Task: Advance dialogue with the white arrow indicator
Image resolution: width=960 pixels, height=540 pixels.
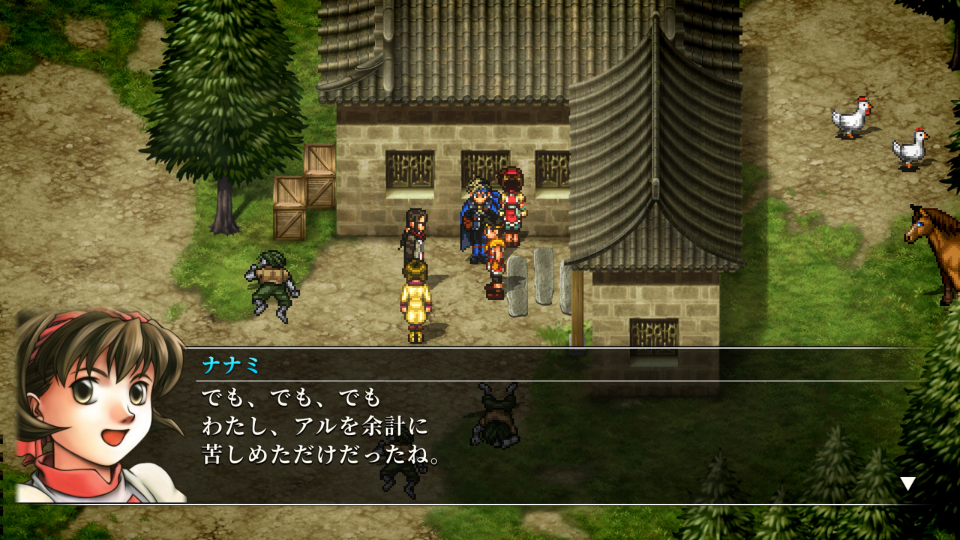Action: (907, 484)
